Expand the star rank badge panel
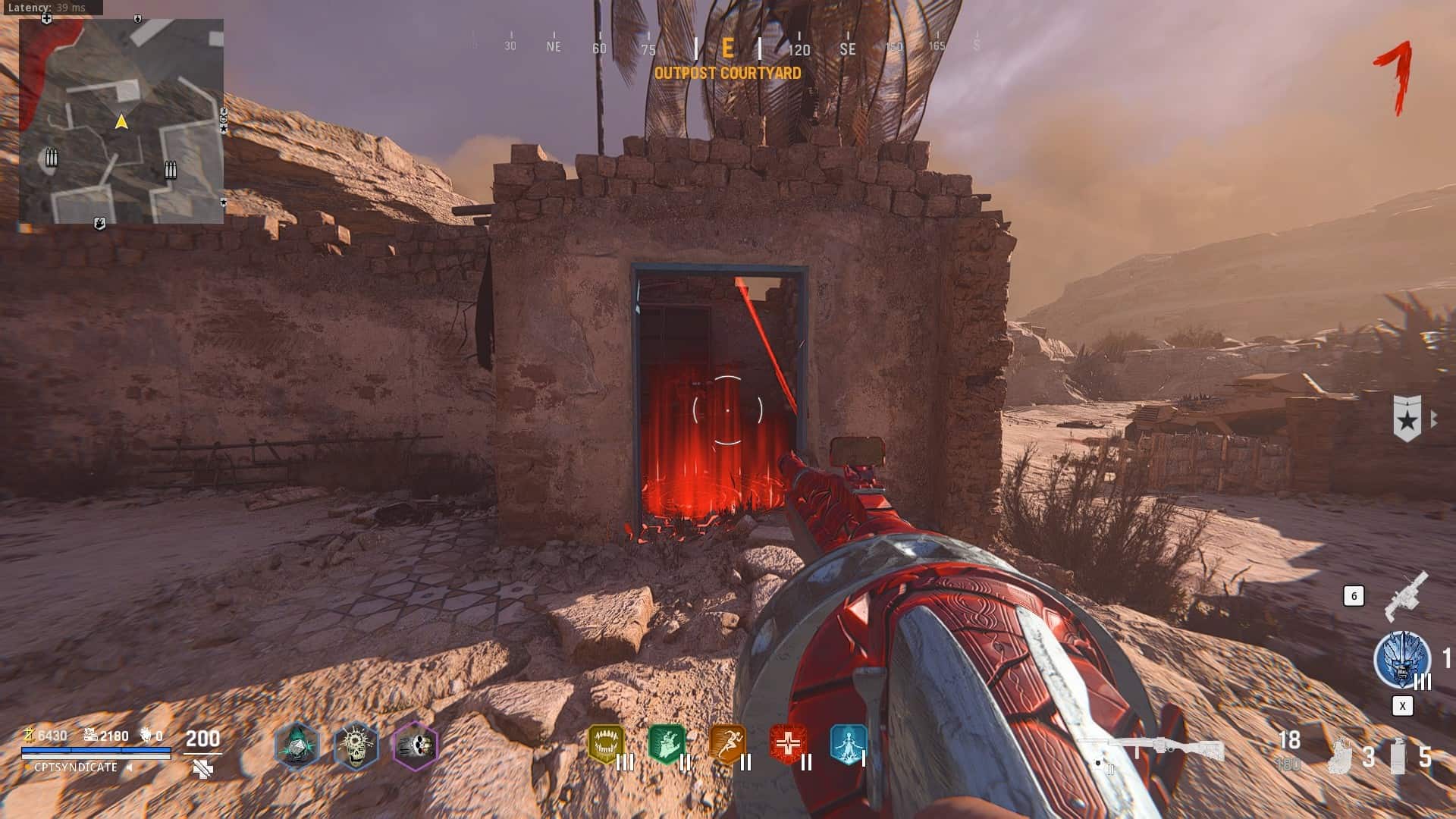Viewport: 1456px width, 819px height. coord(1408,418)
